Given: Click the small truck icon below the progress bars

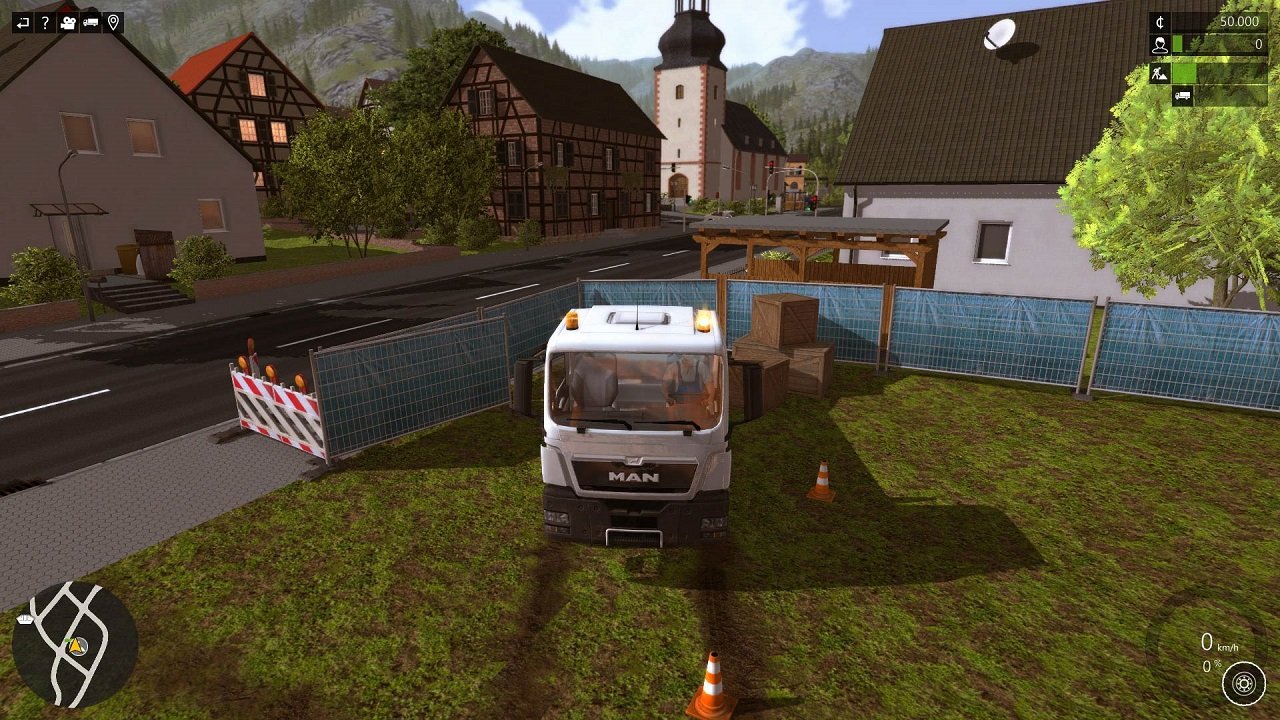Looking at the screenshot, I should 1183,96.
